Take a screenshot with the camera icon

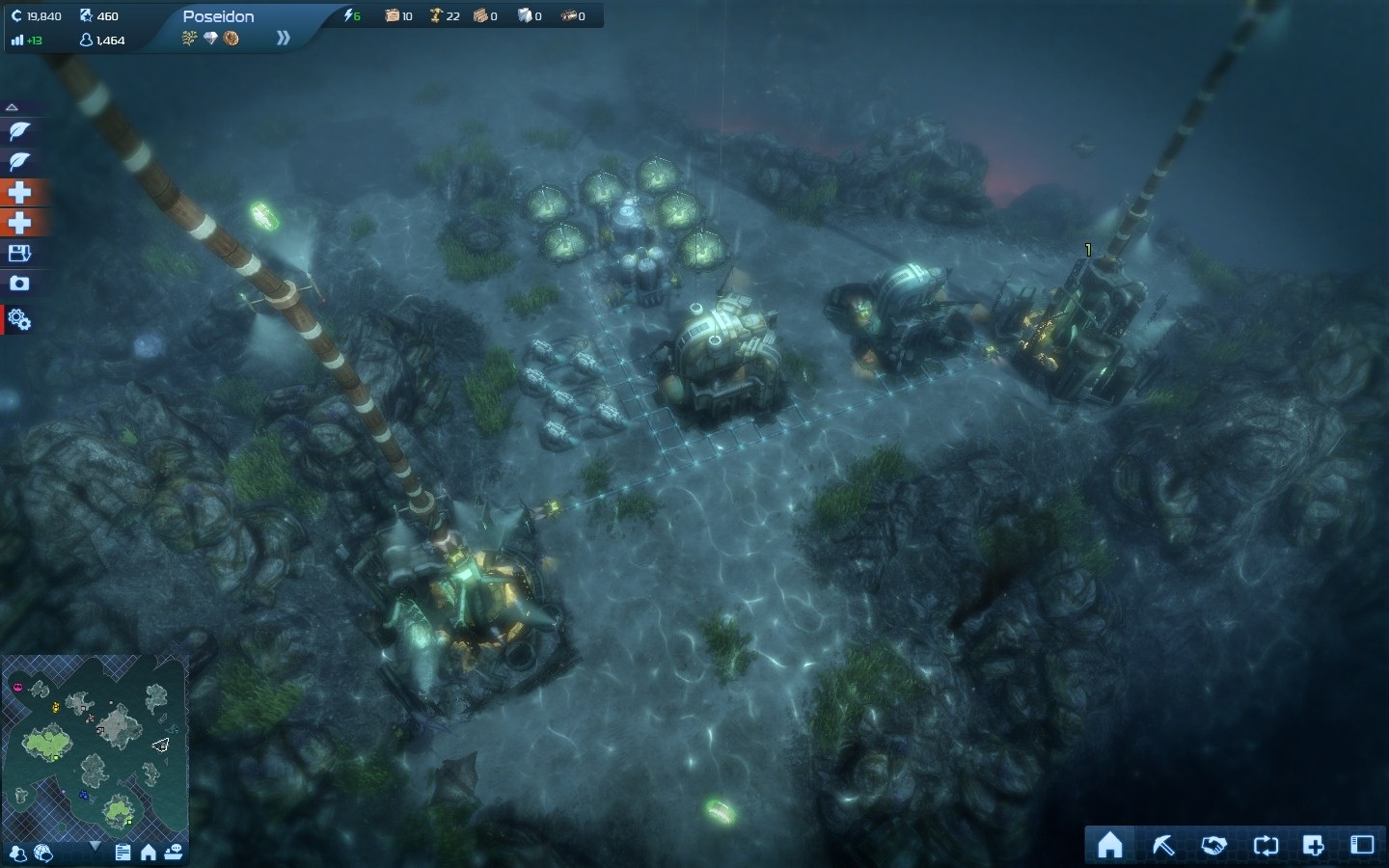tap(19, 284)
